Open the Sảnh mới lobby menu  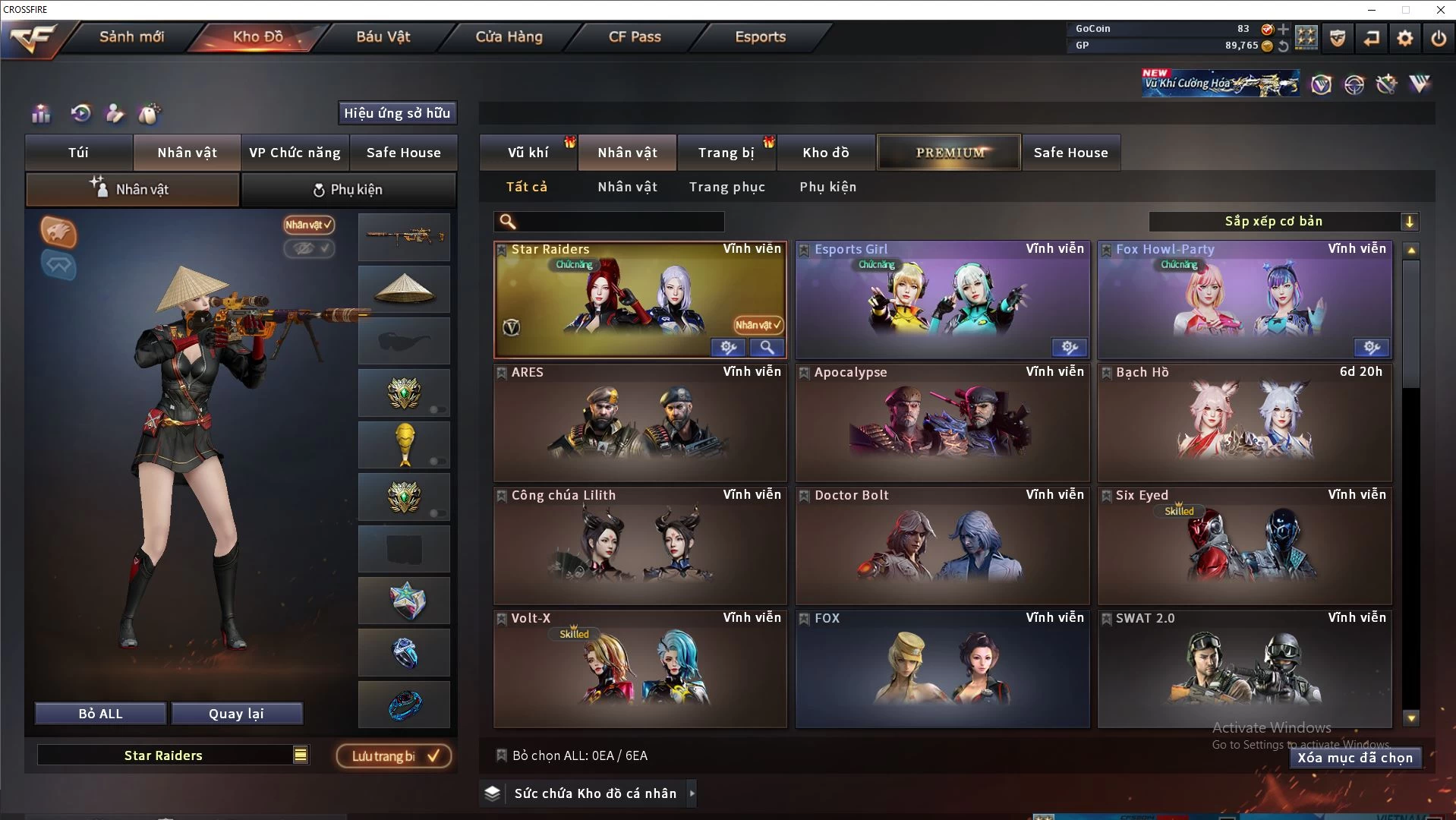(131, 36)
